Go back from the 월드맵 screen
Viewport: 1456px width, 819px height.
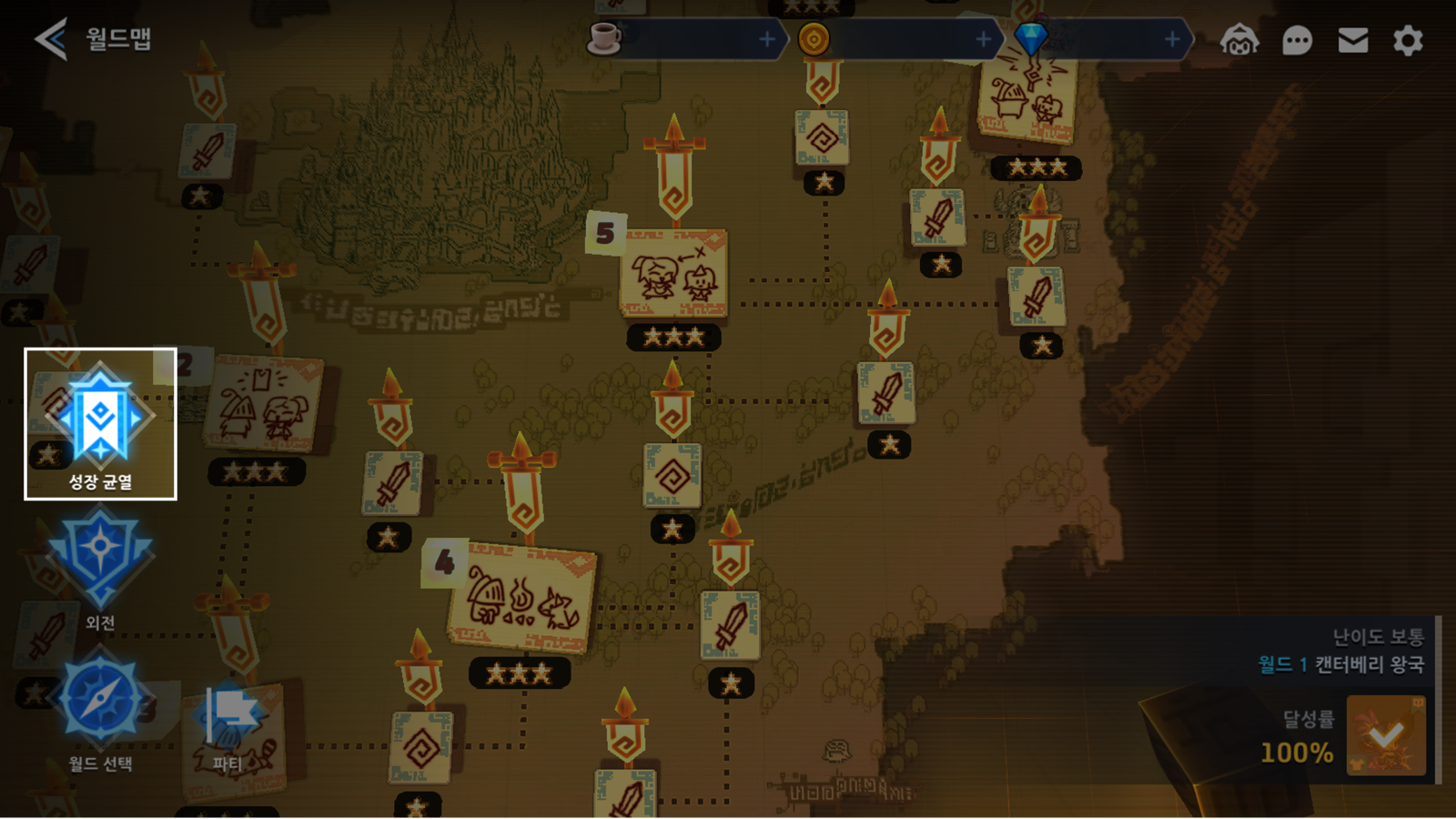coord(51,39)
